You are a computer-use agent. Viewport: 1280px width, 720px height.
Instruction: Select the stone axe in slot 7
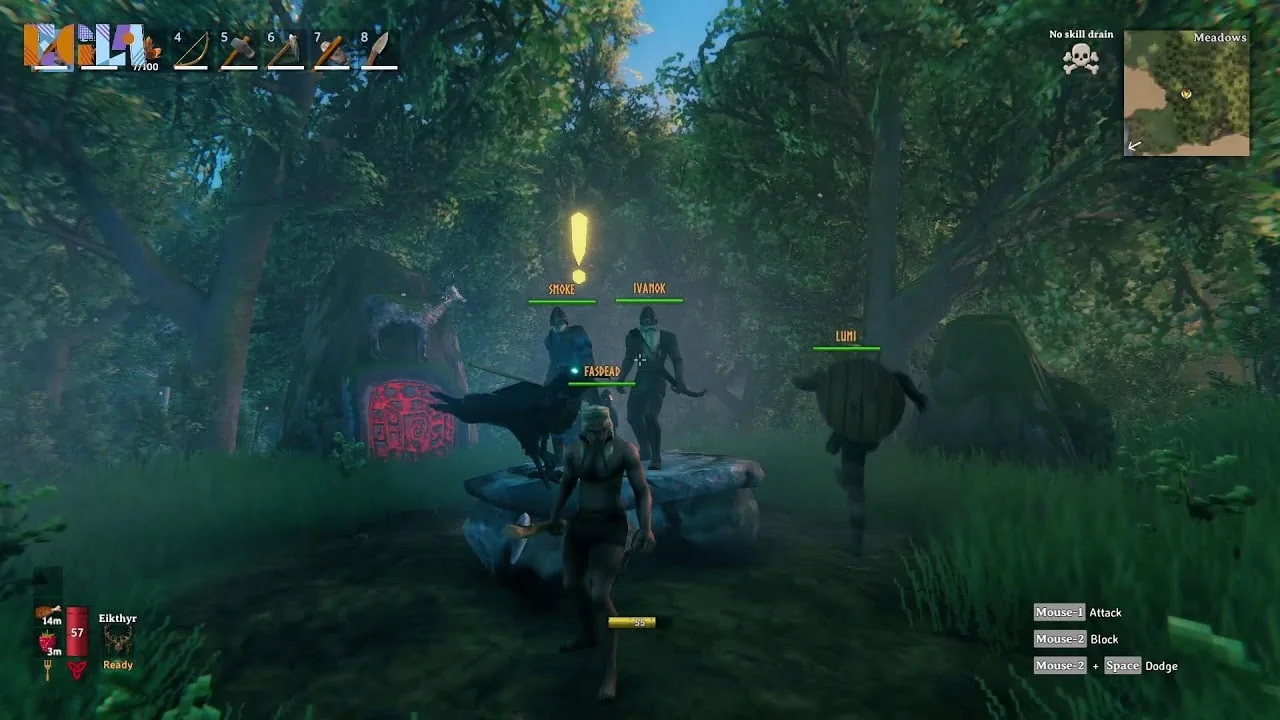[331, 50]
